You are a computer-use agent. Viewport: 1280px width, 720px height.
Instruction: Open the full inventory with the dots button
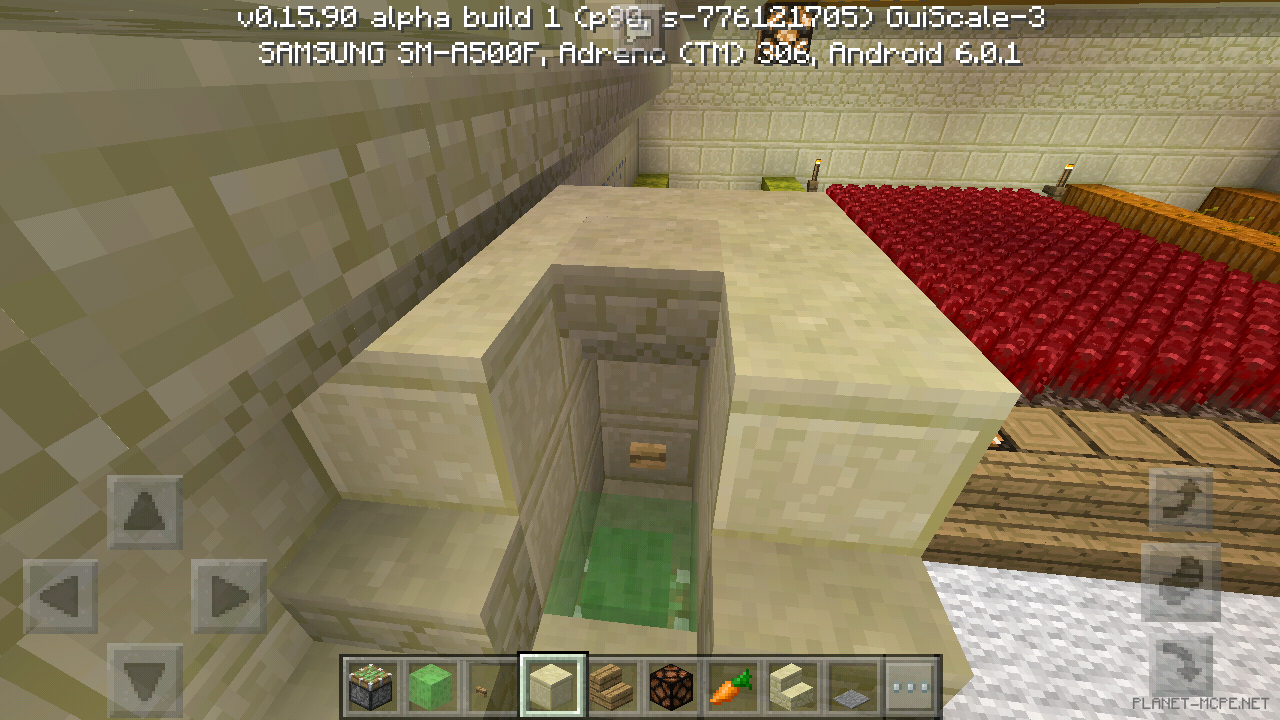pos(911,684)
